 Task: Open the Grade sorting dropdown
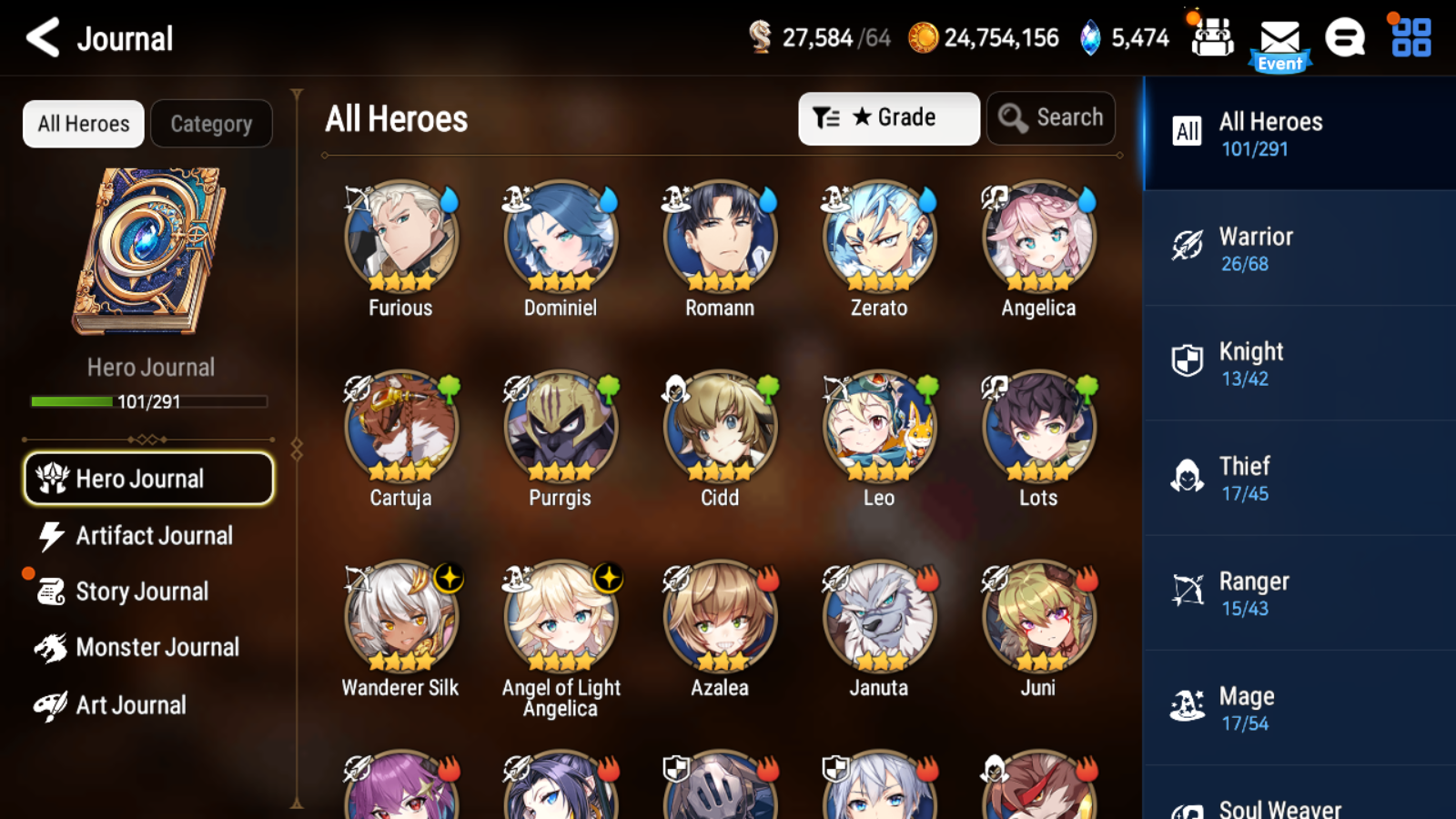[887, 117]
